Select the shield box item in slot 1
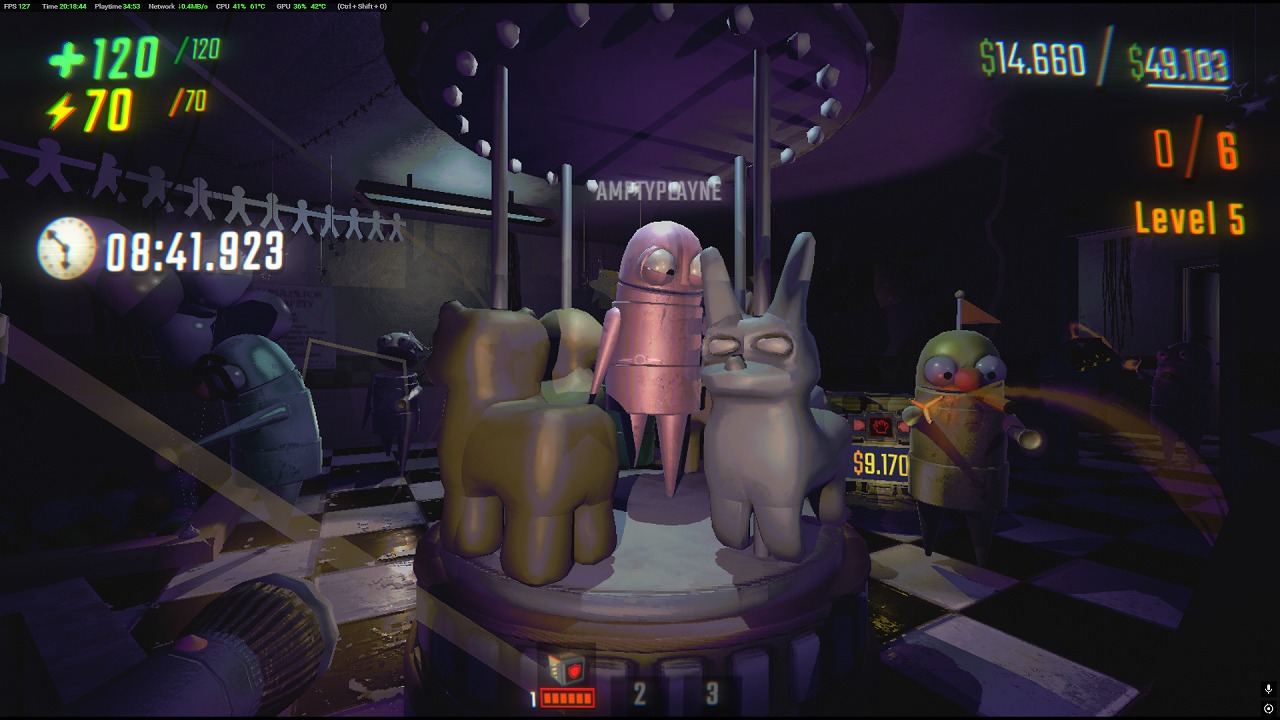 point(566,671)
